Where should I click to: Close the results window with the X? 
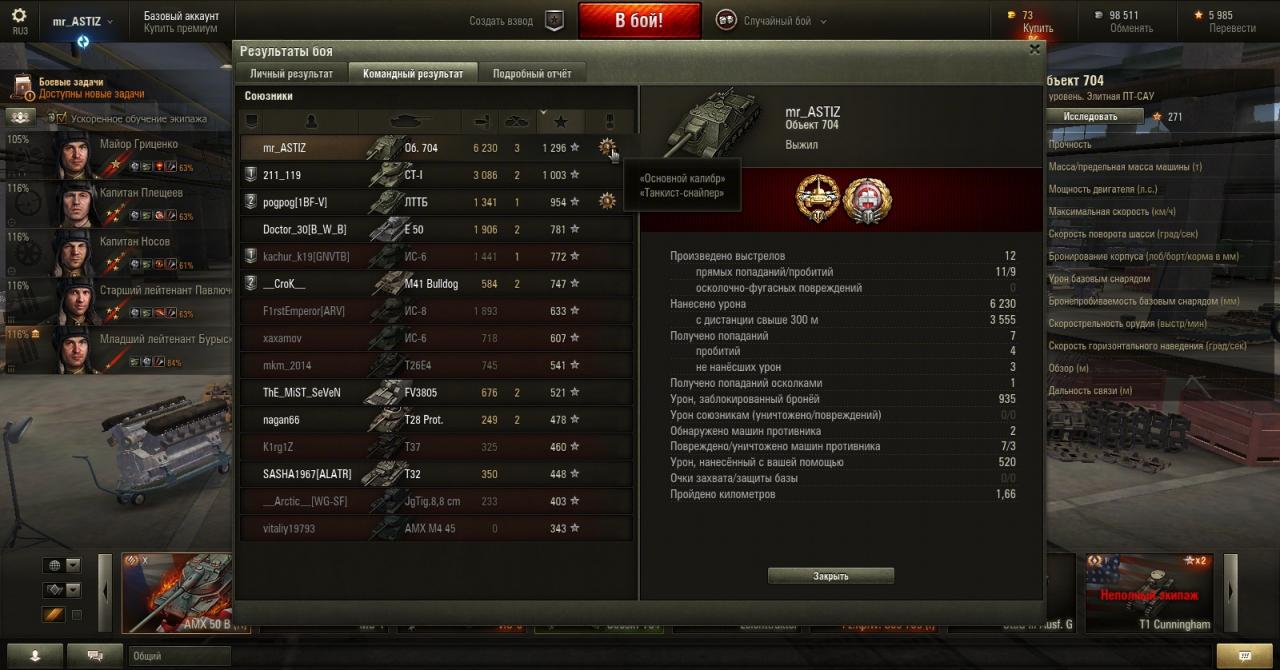pos(1034,49)
